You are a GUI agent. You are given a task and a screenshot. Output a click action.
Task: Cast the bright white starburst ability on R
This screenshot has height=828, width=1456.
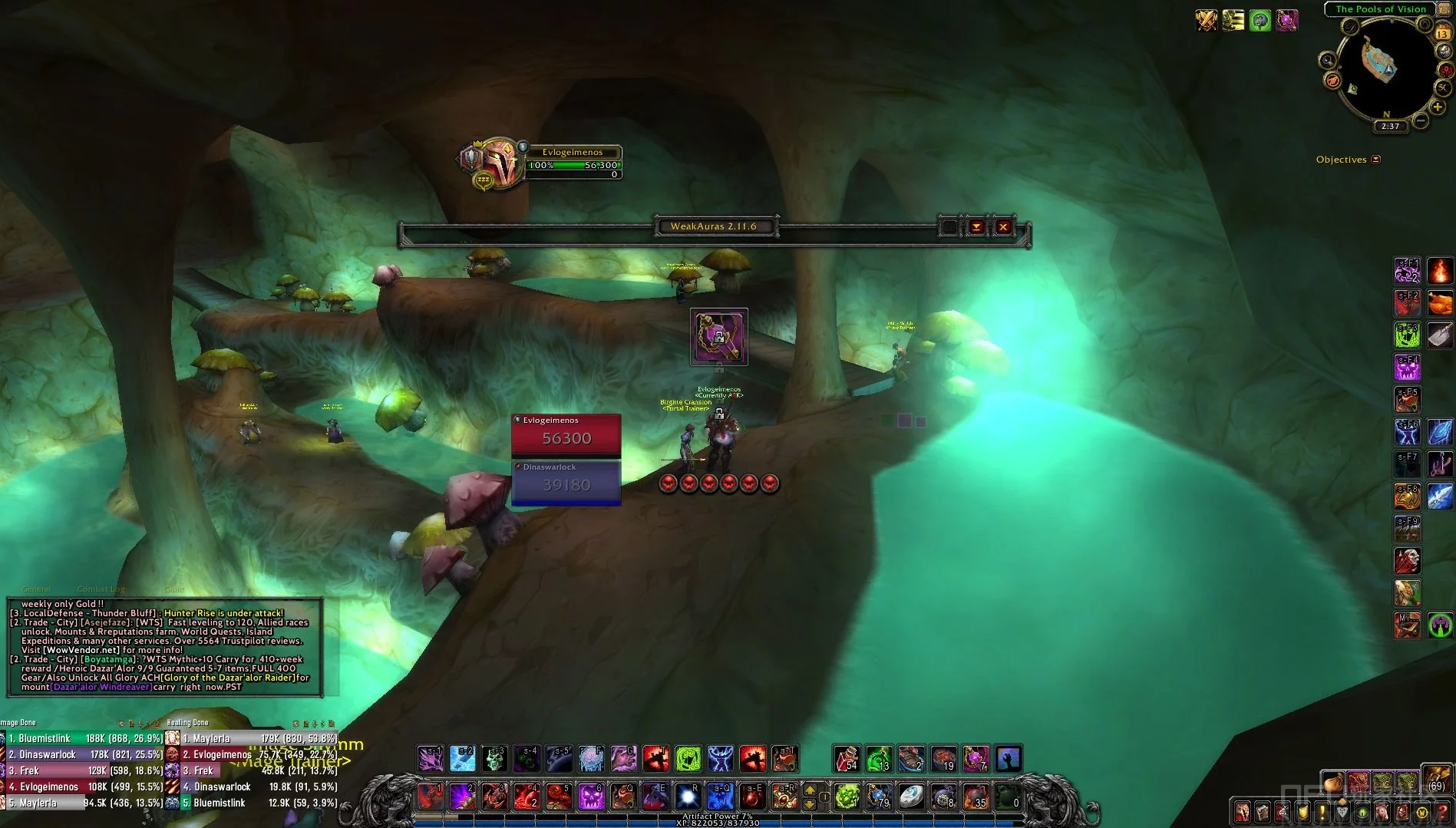pyautogui.click(x=686, y=797)
